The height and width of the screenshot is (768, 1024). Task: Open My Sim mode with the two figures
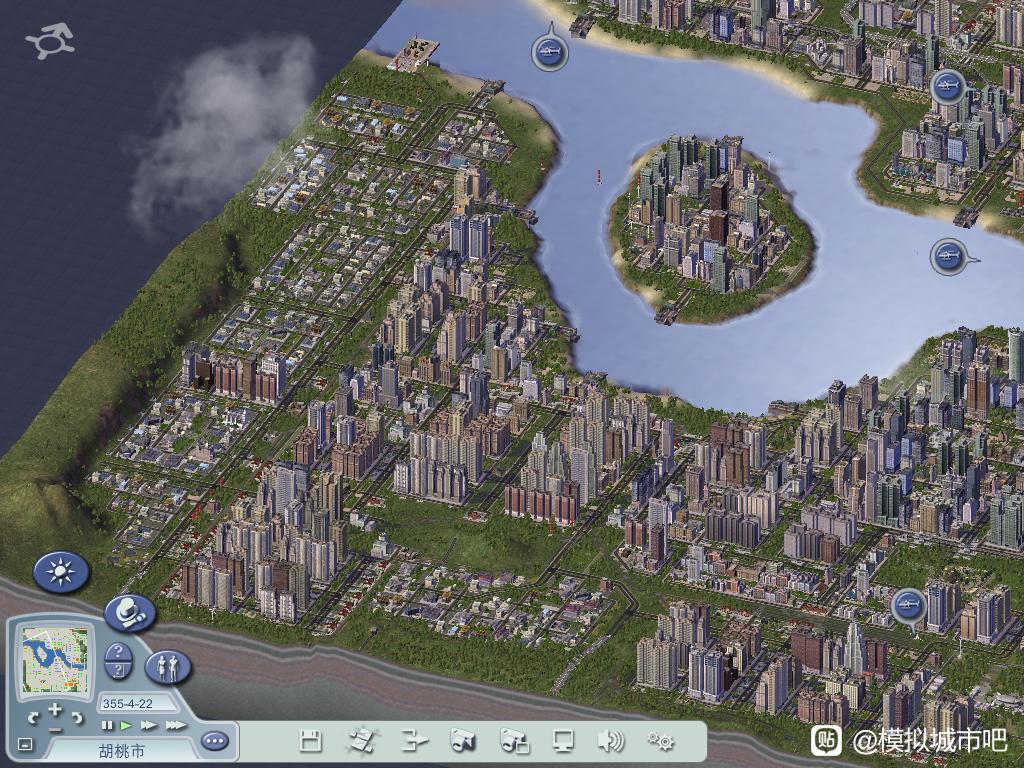(168, 666)
